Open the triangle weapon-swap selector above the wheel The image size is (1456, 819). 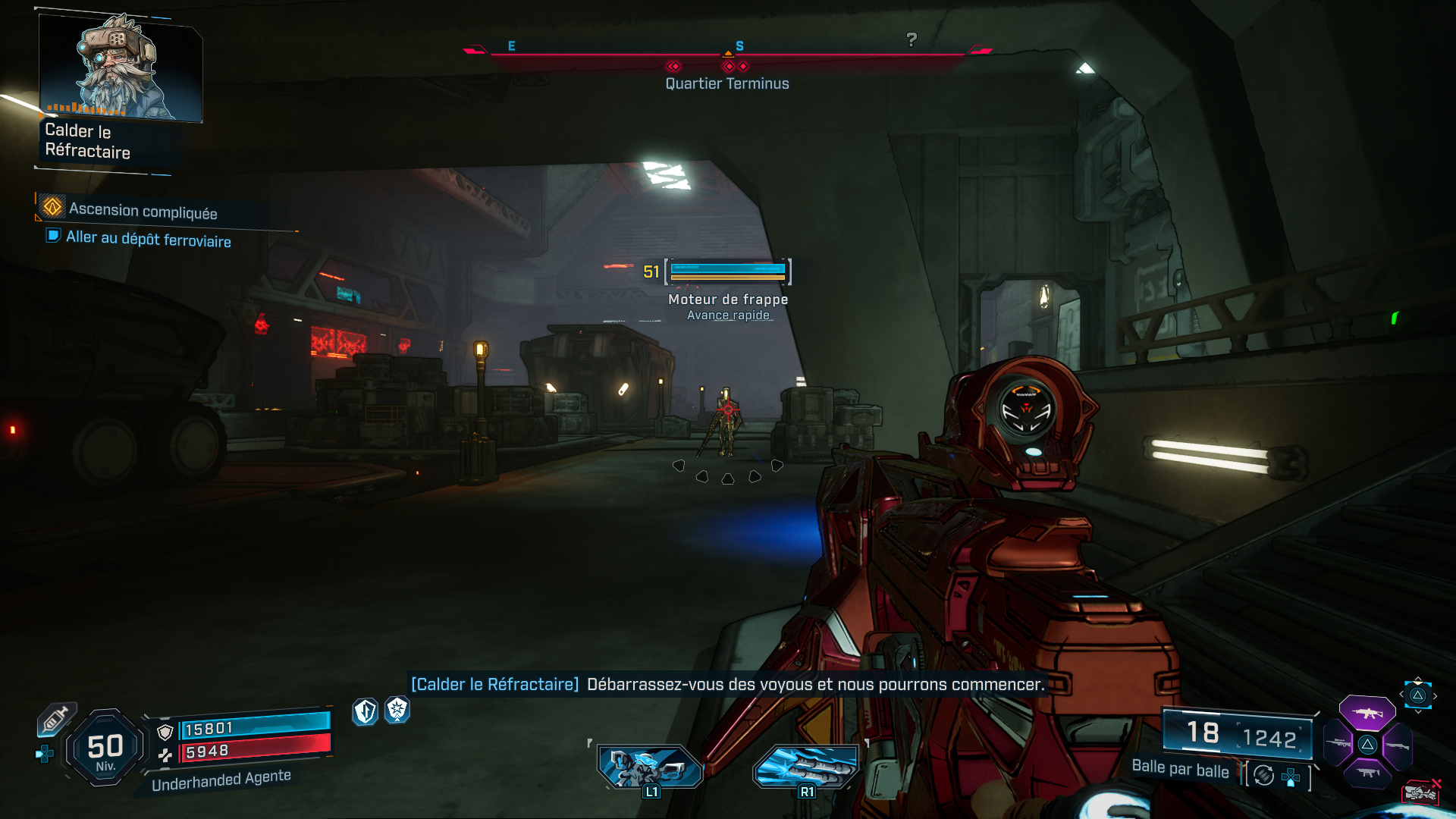[1417, 694]
